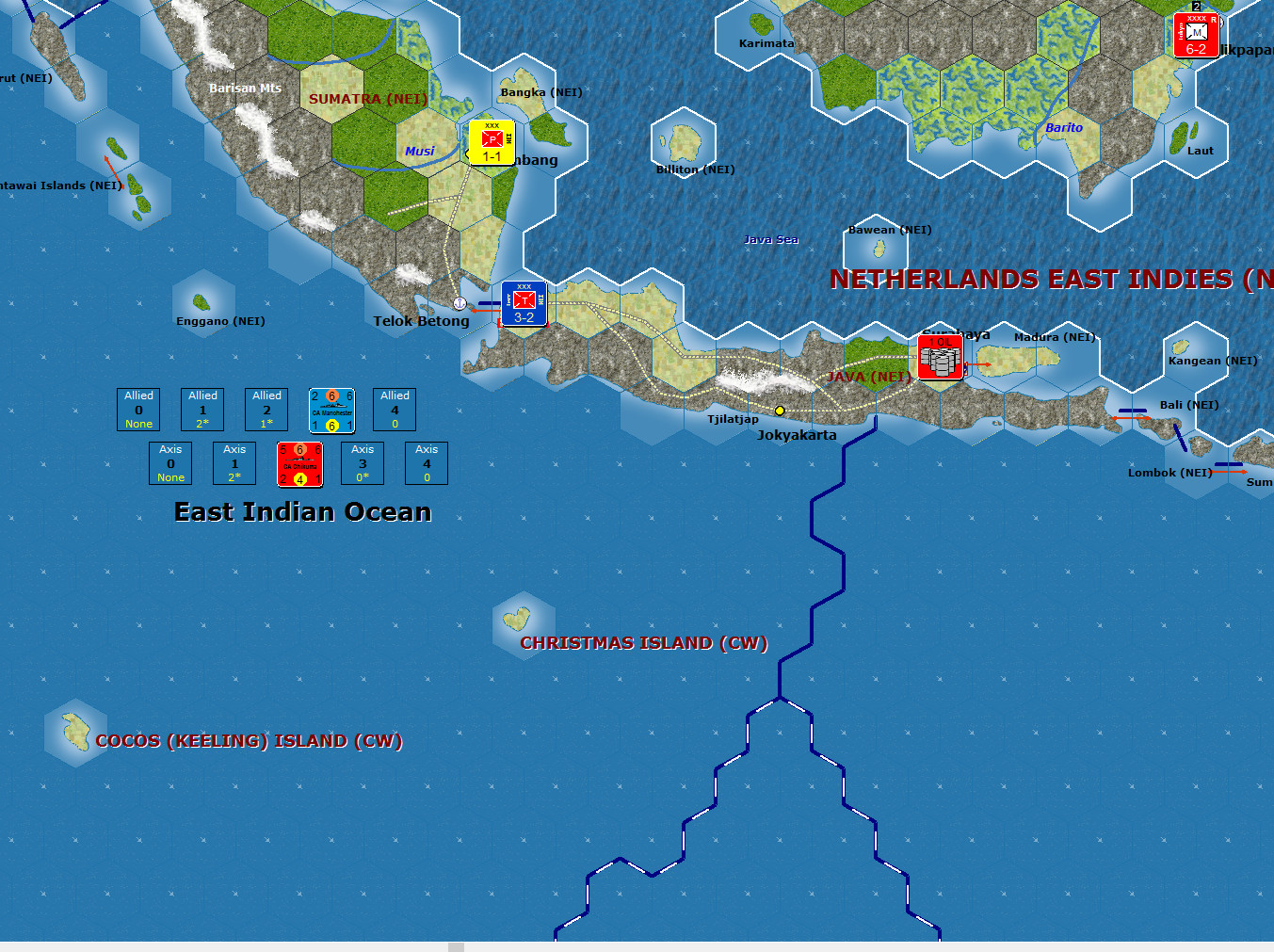The height and width of the screenshot is (952, 1274).
Task: Click the Axis 4 holding box
Action: (x=427, y=463)
